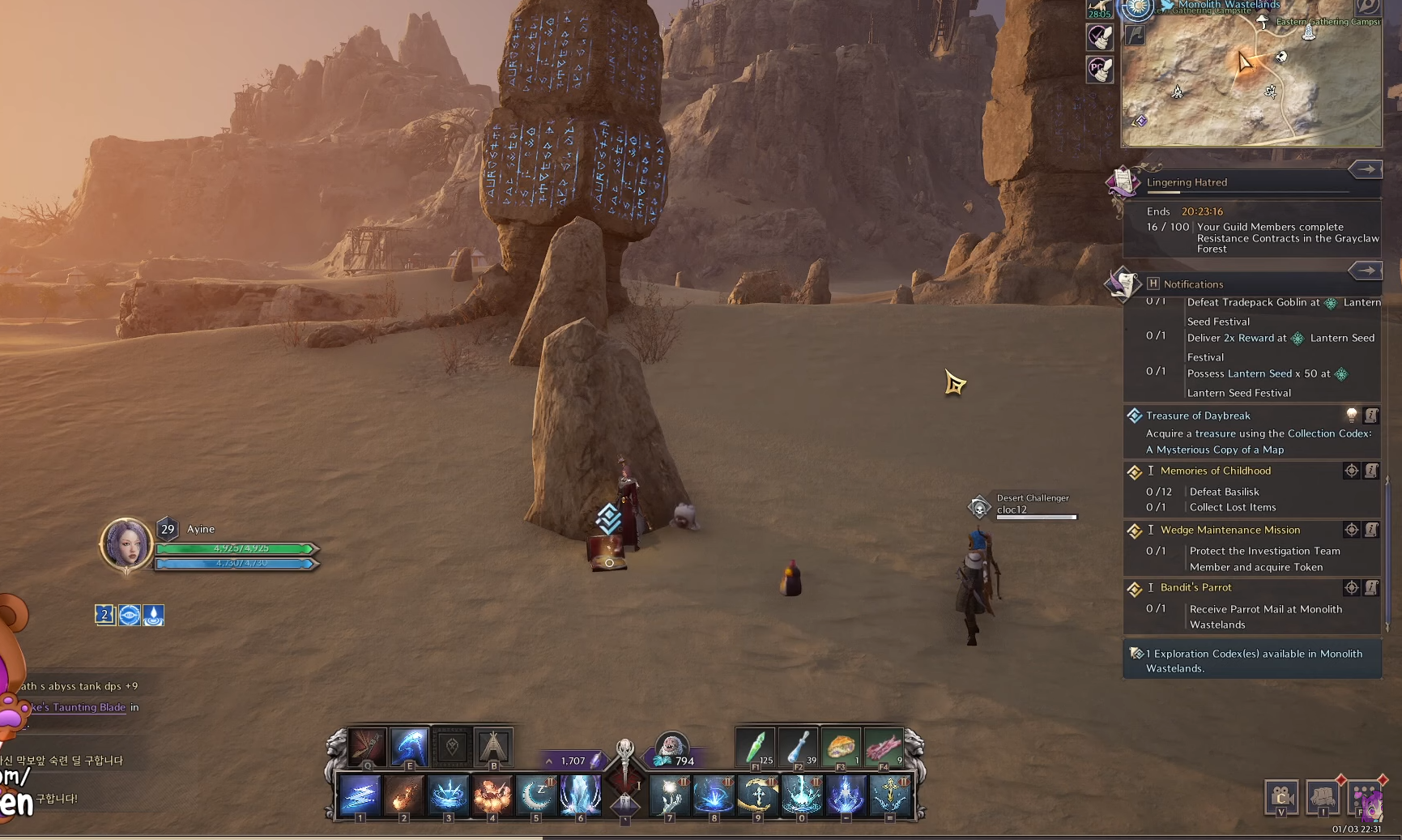
Task: Use the pink meat item in slot F4
Action: coord(884,747)
